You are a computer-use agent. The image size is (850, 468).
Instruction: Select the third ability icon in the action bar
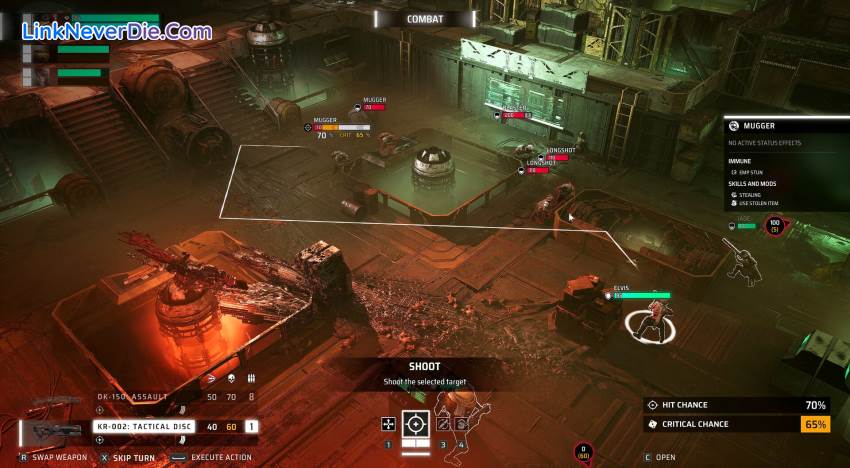tap(443, 424)
